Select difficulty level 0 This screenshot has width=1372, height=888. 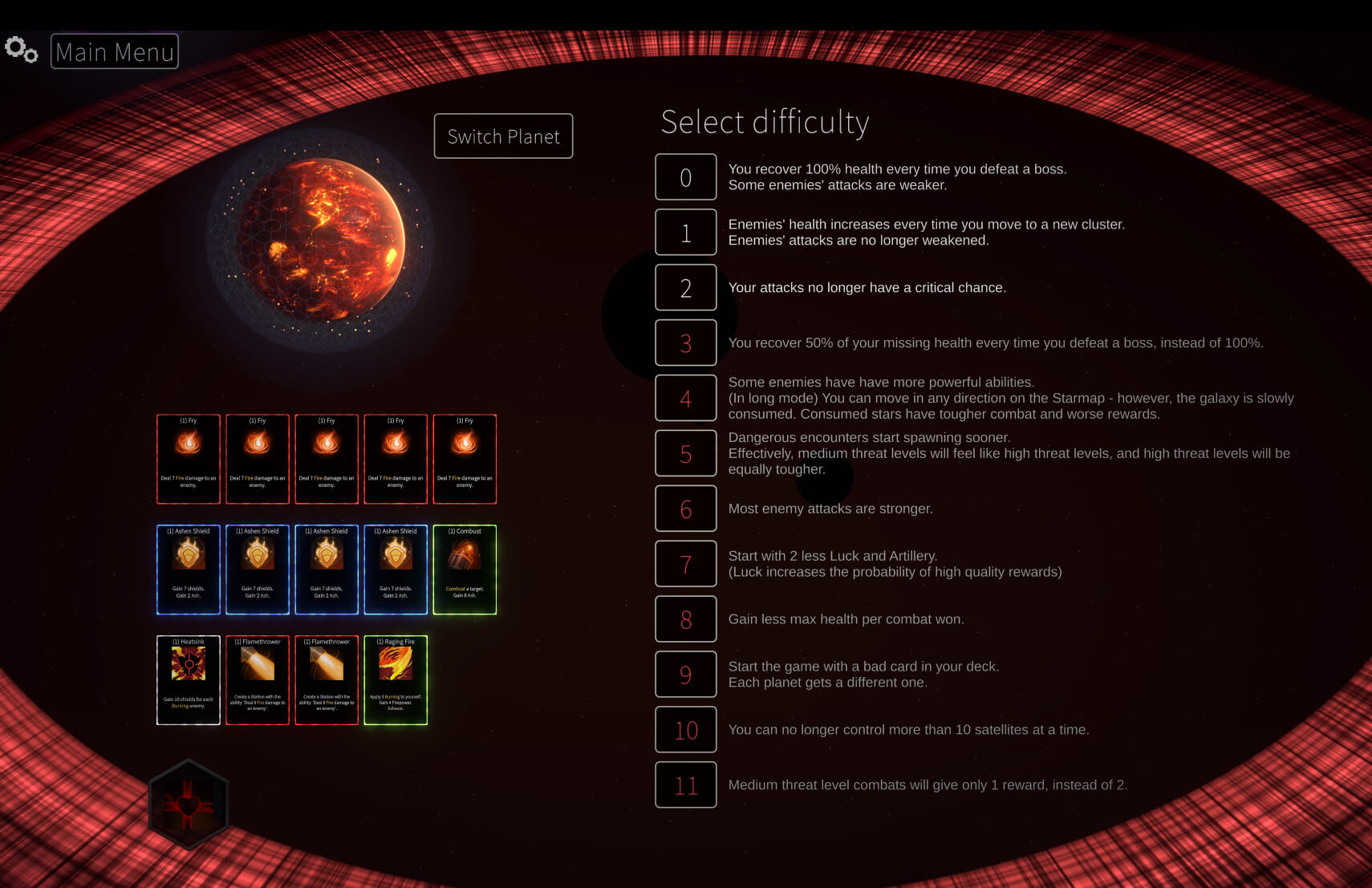point(685,176)
